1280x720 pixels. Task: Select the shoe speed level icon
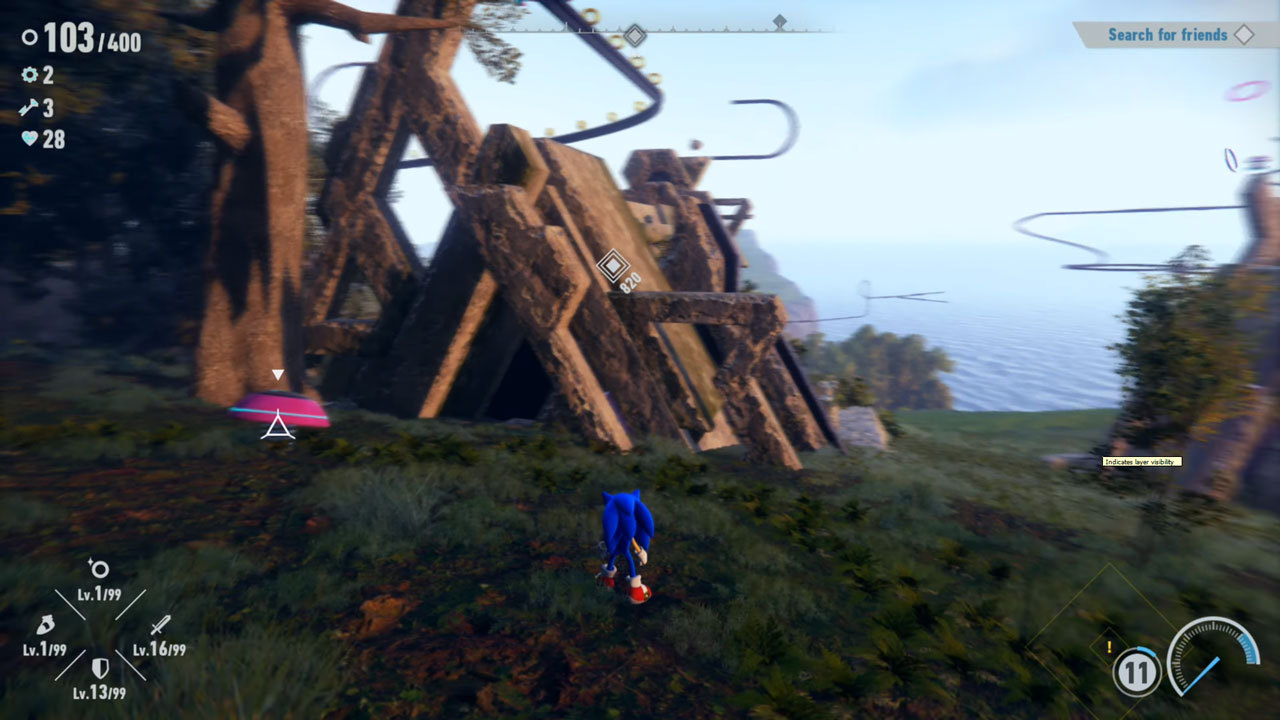pyautogui.click(x=45, y=626)
